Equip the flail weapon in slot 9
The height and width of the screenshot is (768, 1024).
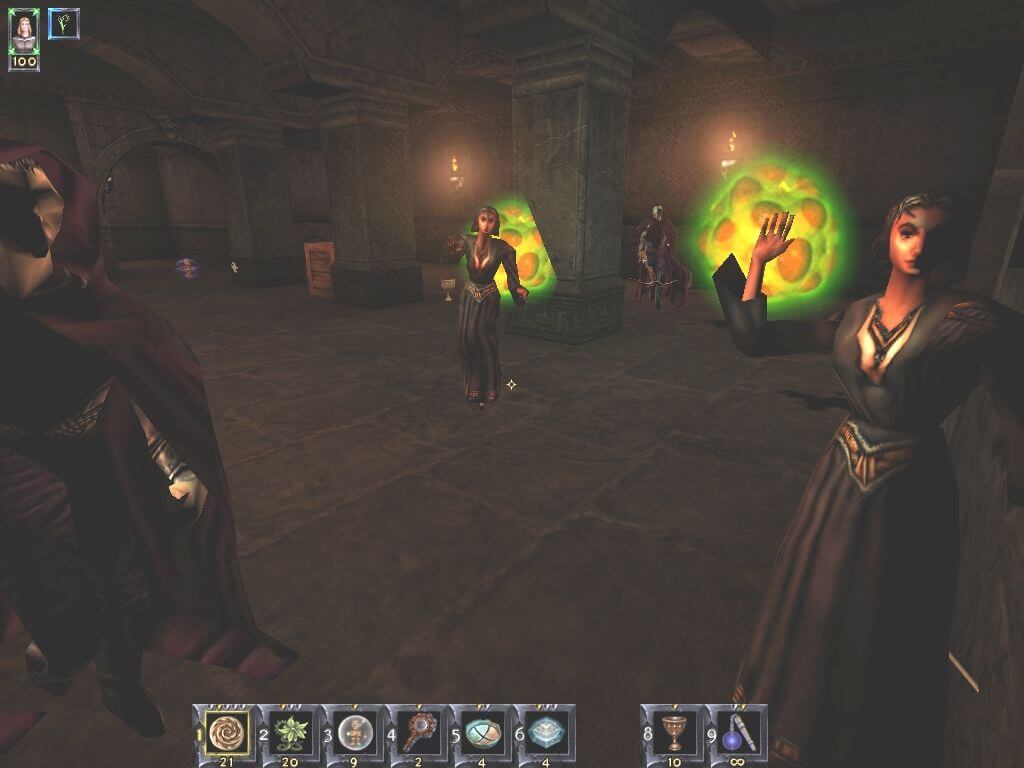coord(737,729)
